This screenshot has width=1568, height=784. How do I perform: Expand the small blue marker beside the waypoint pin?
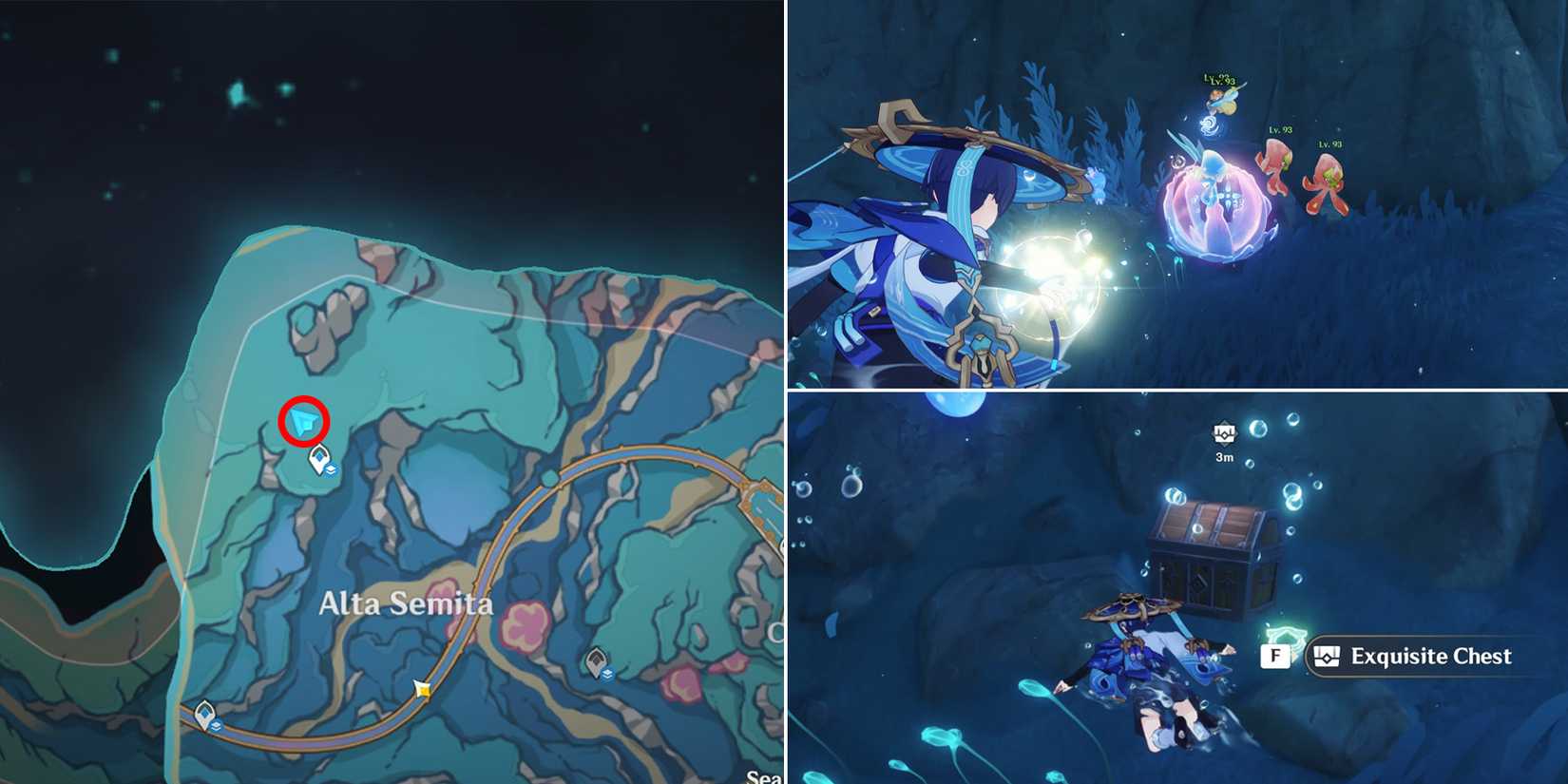coord(332,471)
